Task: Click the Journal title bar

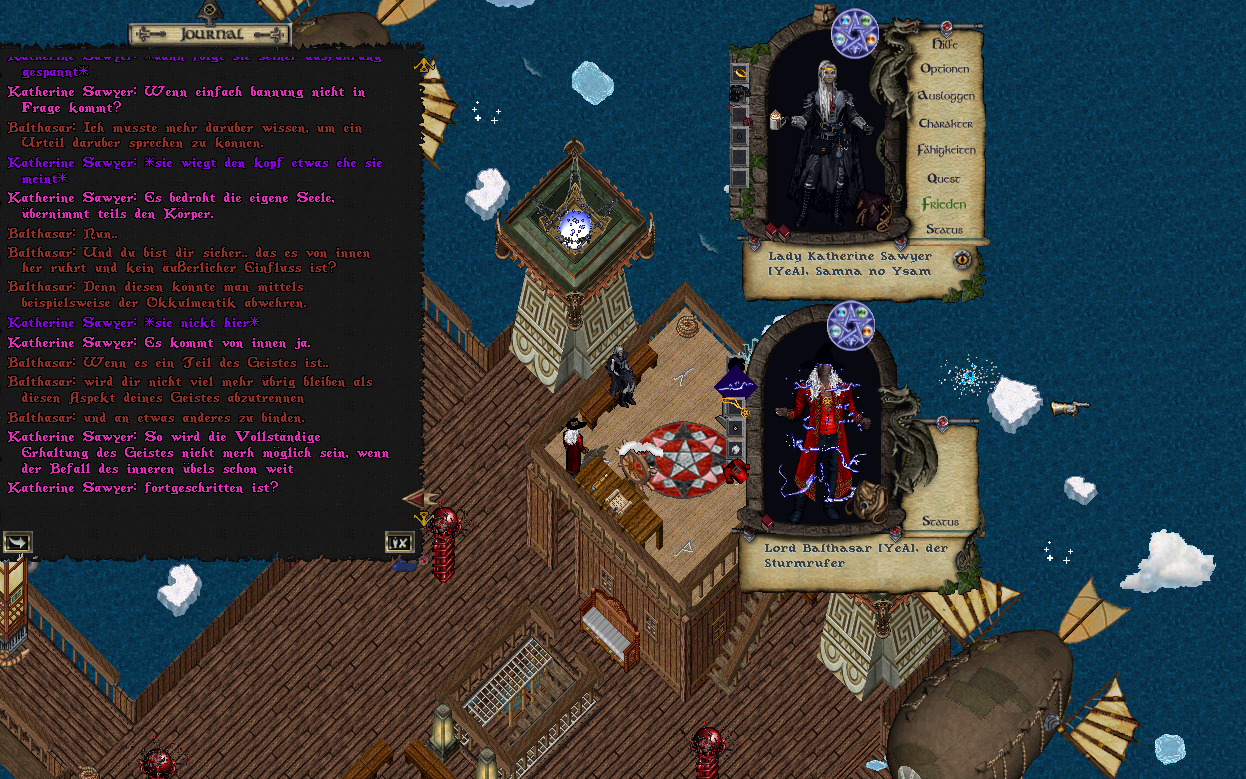Action: [x=210, y=34]
